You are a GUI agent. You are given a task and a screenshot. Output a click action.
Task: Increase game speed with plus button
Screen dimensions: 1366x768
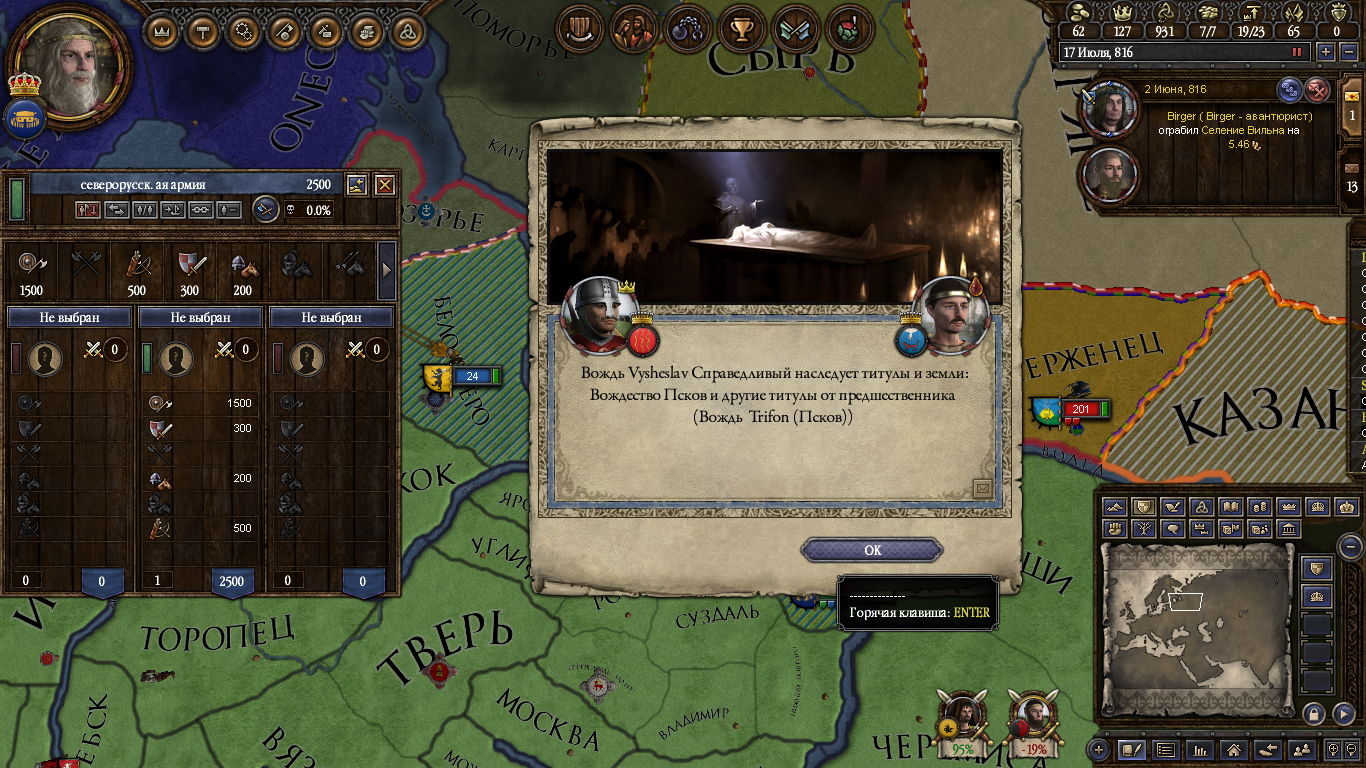click(x=1326, y=52)
